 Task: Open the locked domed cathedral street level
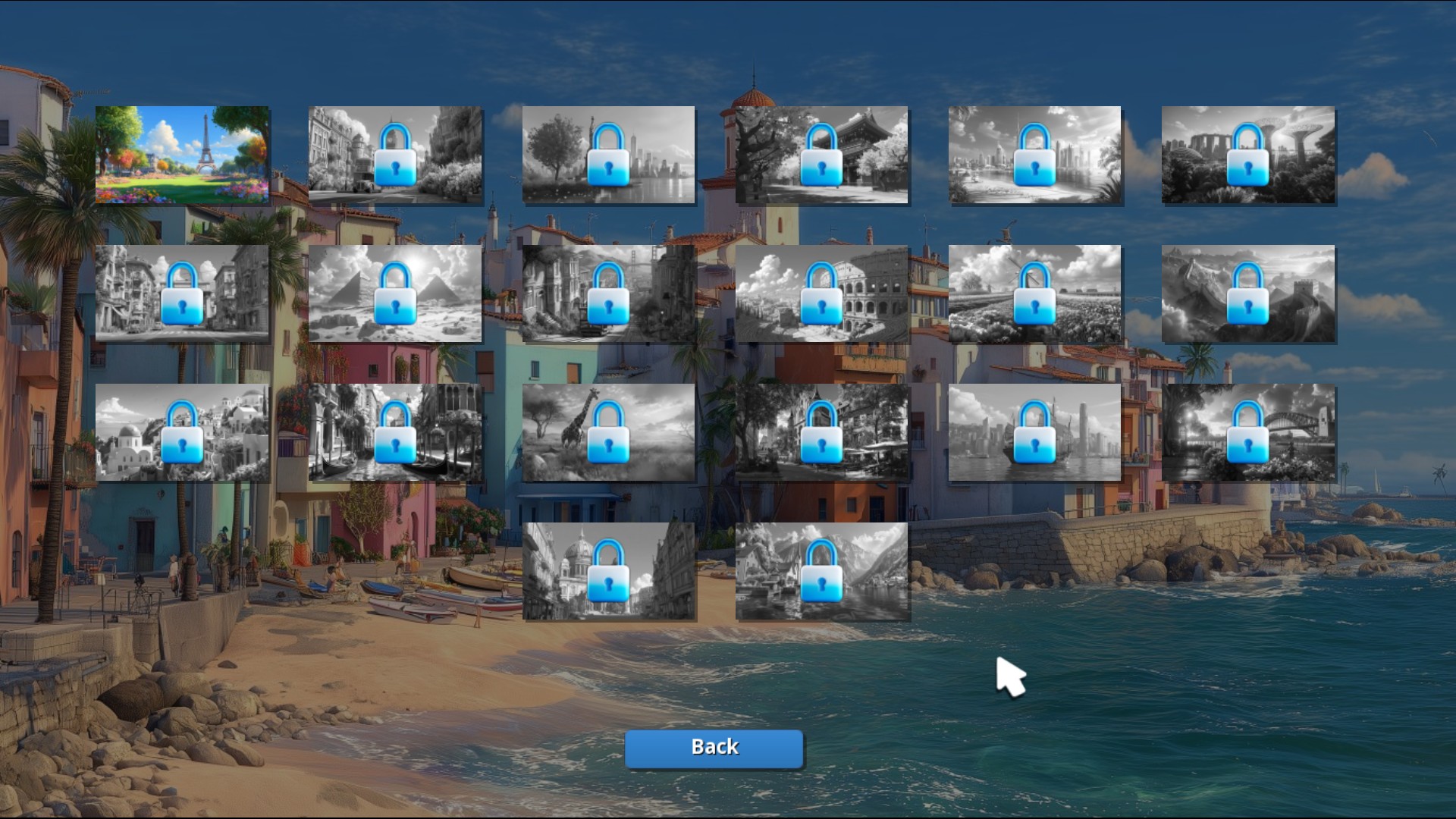[608, 571]
